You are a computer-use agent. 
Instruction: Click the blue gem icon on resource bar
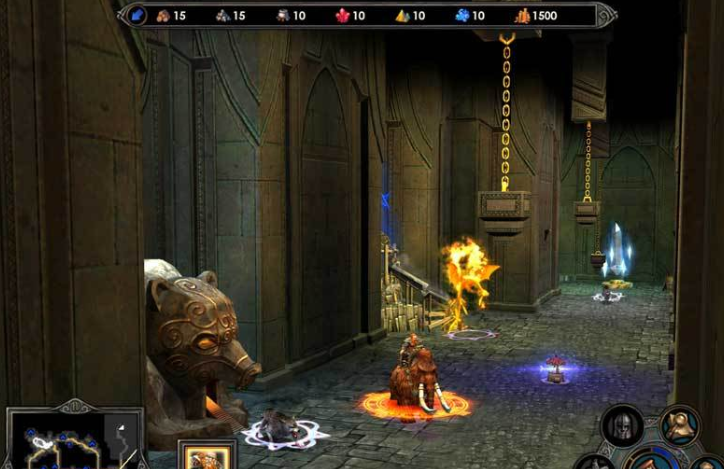point(138,15)
